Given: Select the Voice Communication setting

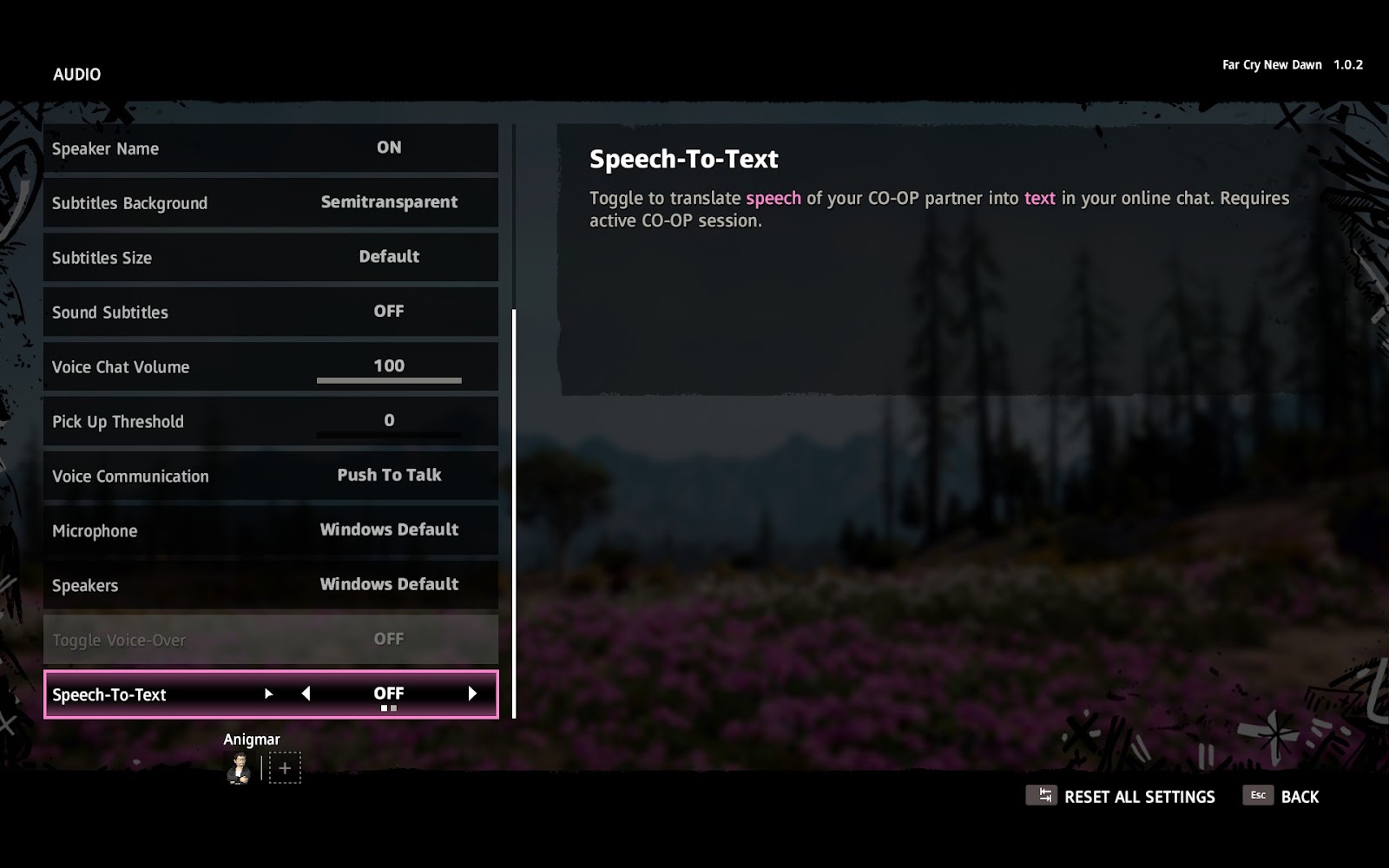Looking at the screenshot, I should click(270, 476).
